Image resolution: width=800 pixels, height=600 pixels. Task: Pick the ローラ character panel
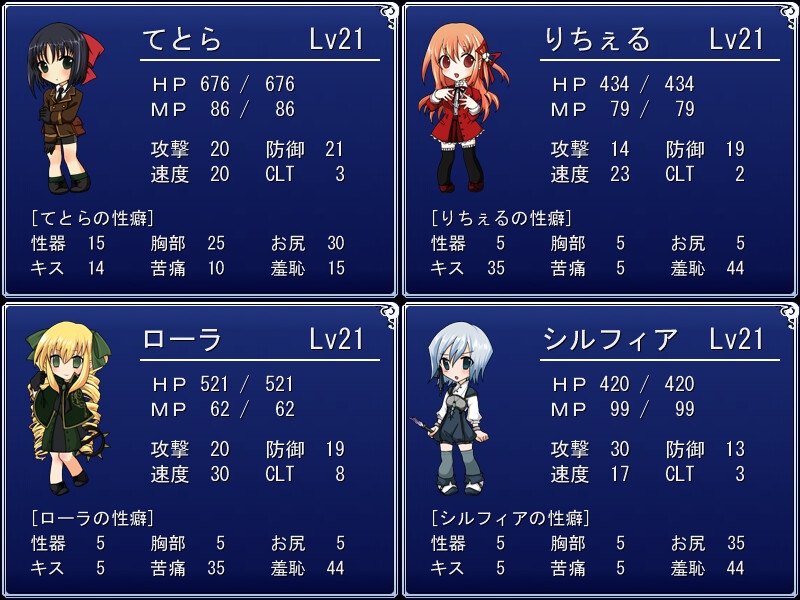200,450
